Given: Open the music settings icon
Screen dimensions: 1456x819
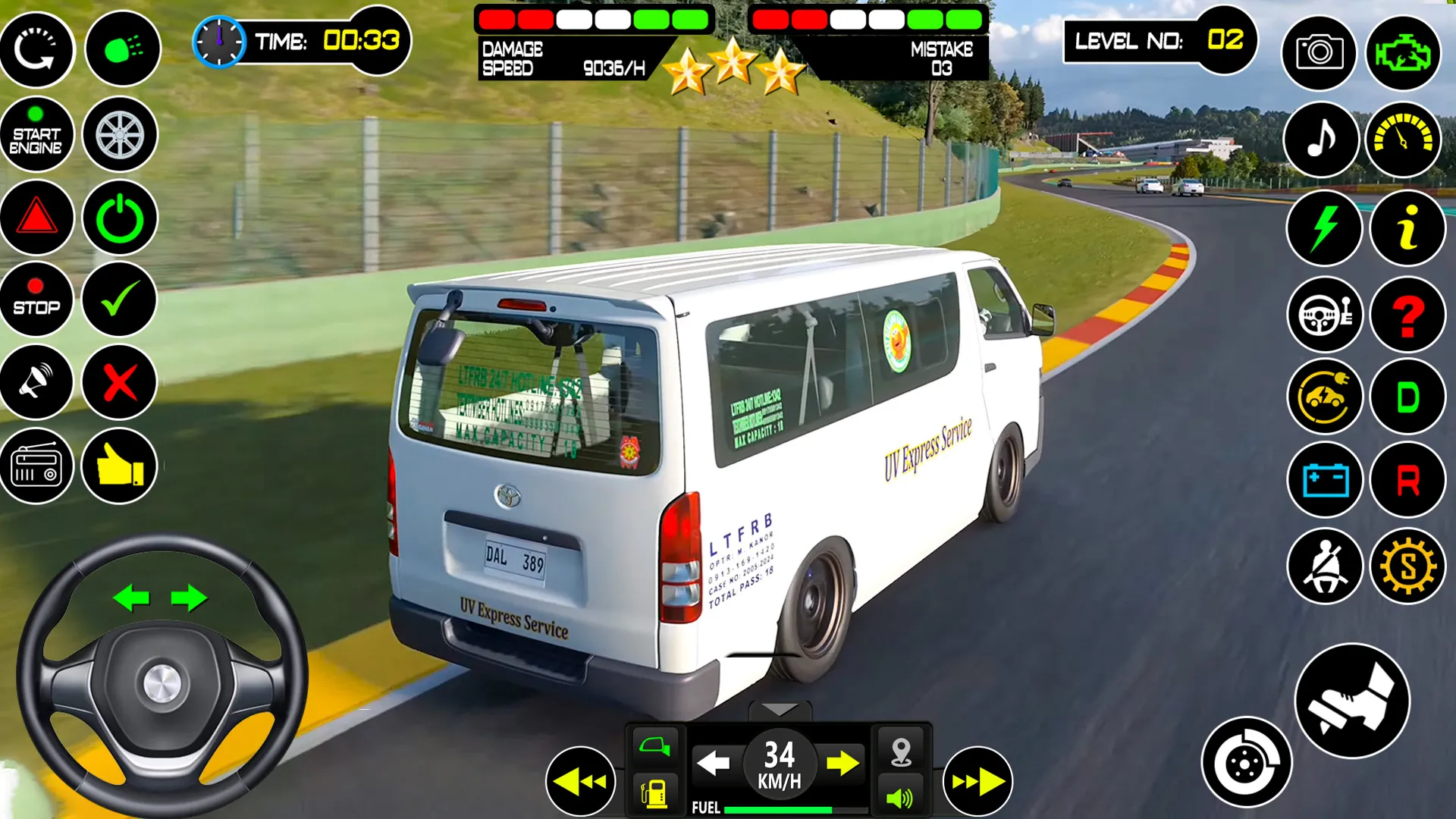Looking at the screenshot, I should (1321, 139).
